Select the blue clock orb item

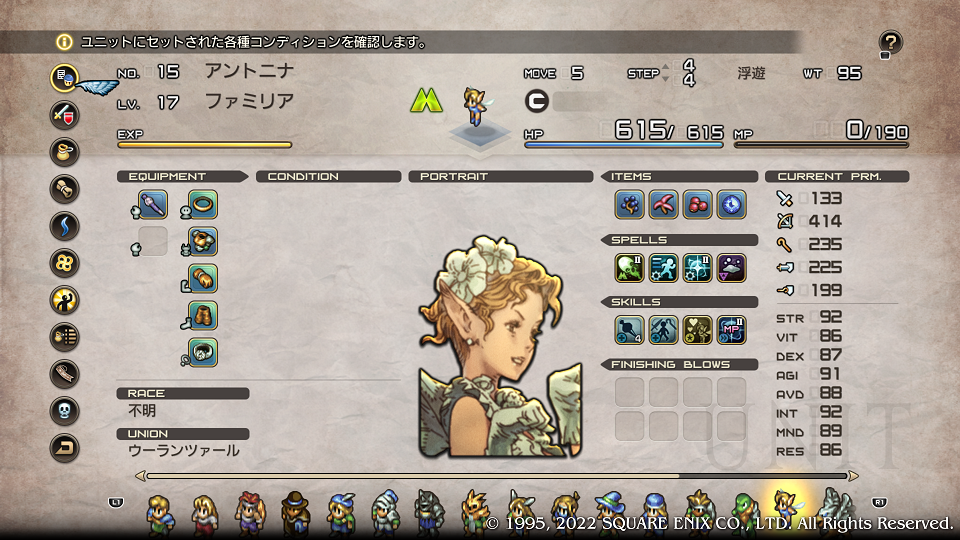point(731,205)
